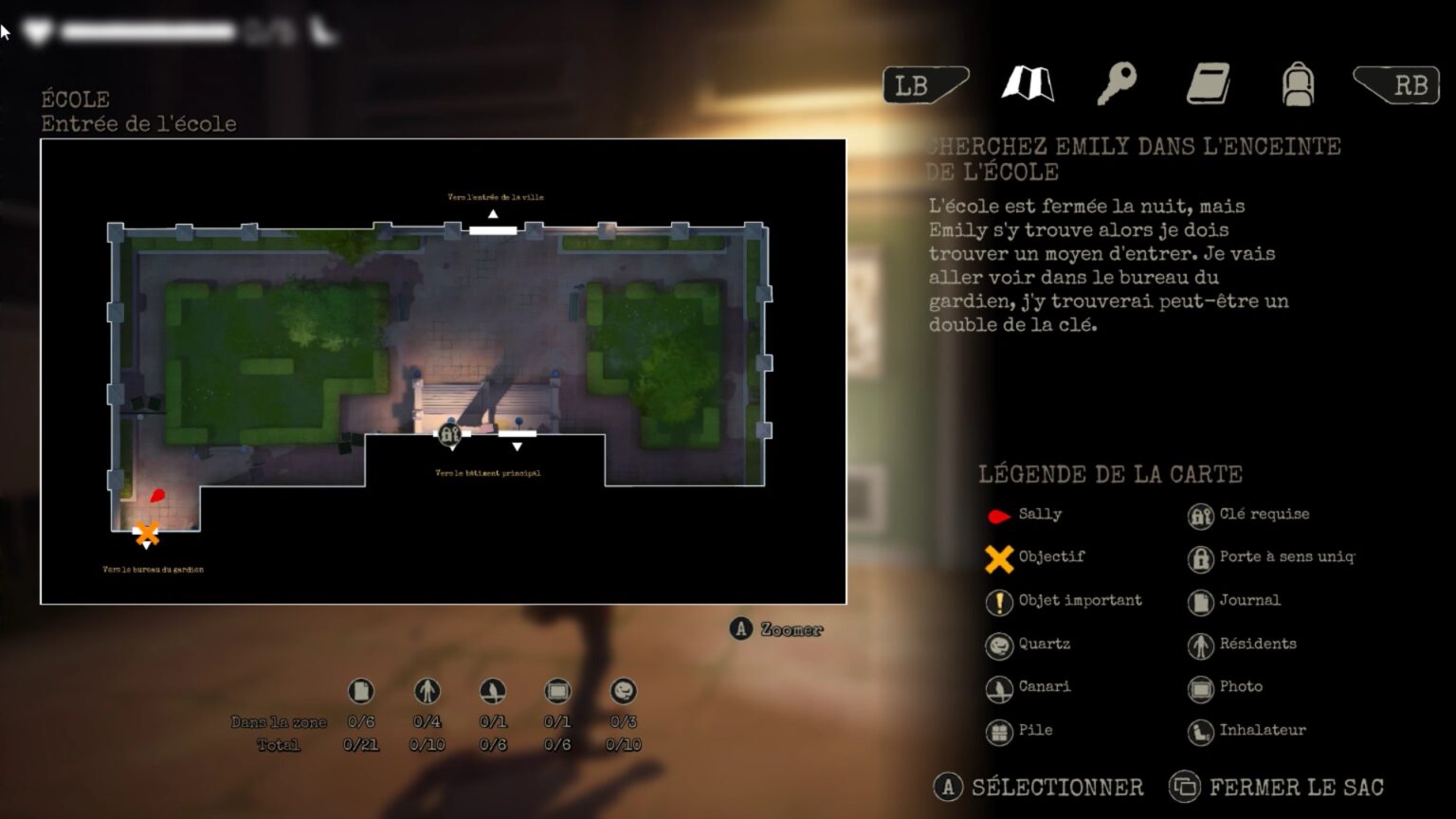
Task: Open the backpack icon in the top toolbar
Action: pos(1300,84)
